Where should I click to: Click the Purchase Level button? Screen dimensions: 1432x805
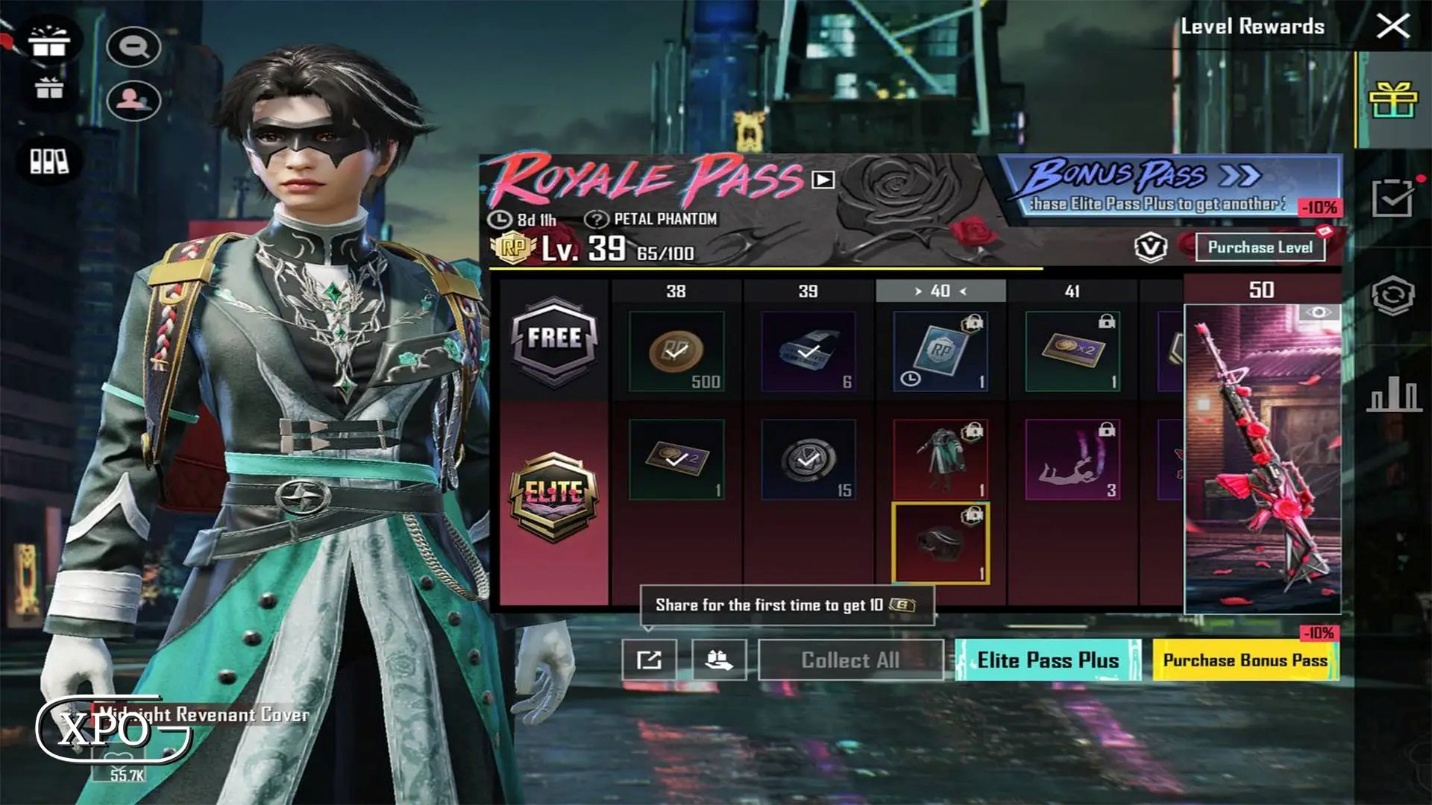[x=1259, y=247]
